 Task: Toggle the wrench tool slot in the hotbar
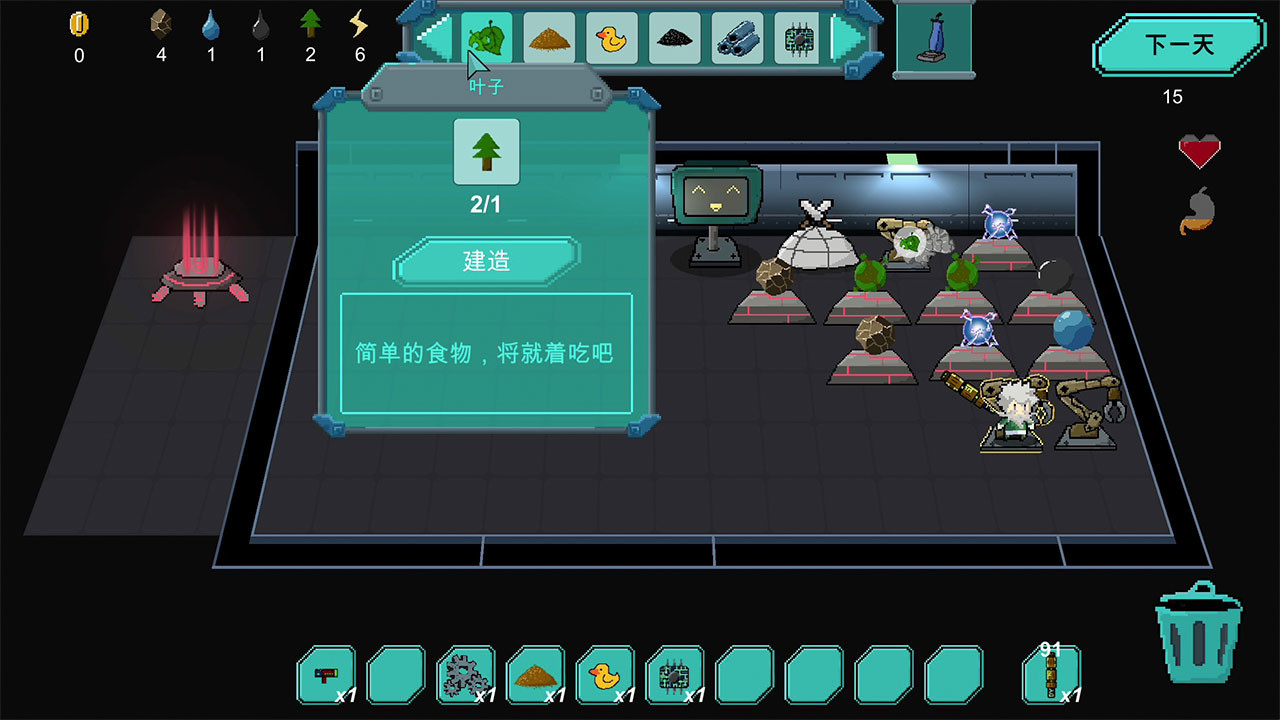point(327,673)
